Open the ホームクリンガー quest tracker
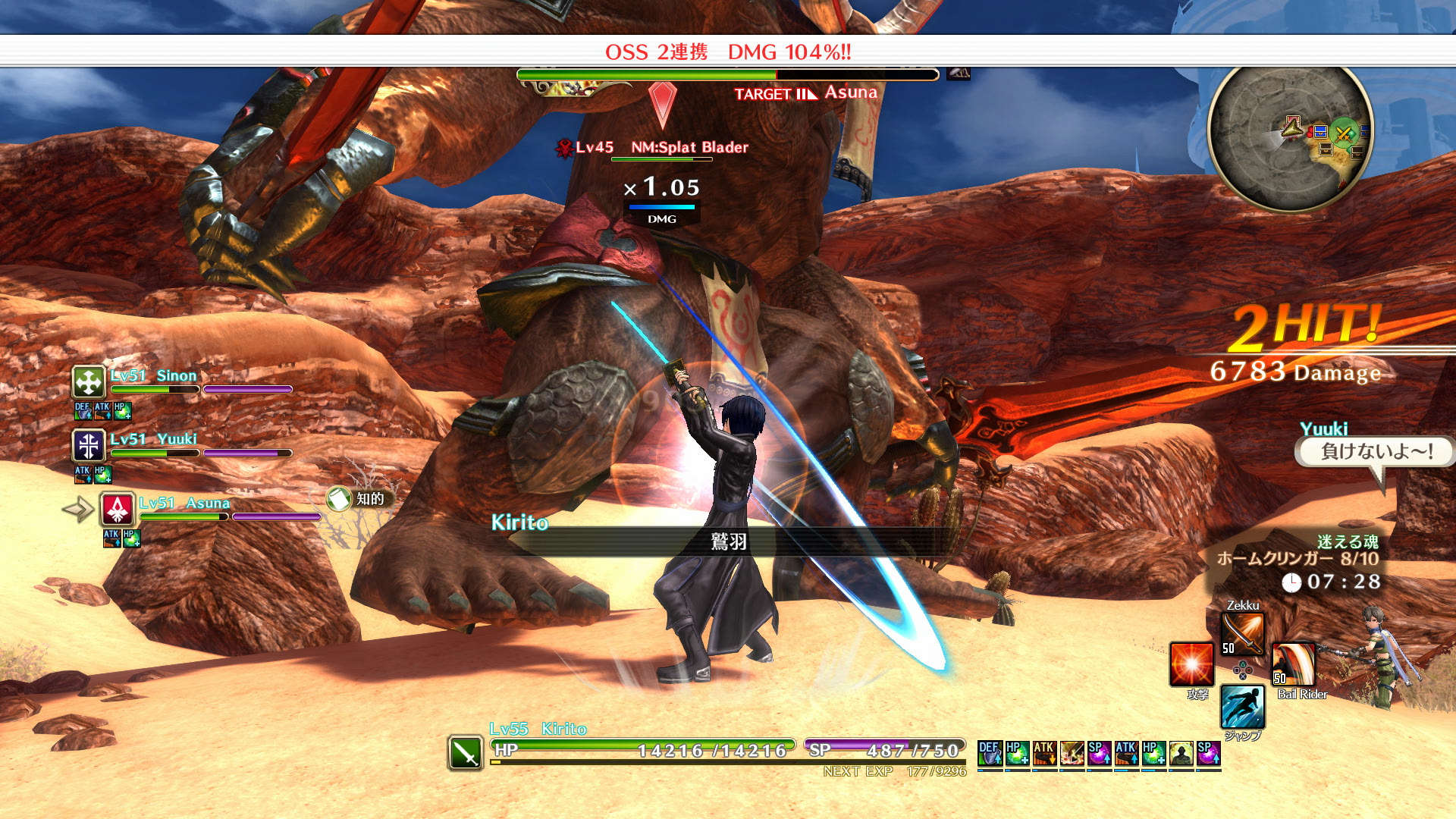This screenshot has width=1456, height=819. pos(1297,559)
